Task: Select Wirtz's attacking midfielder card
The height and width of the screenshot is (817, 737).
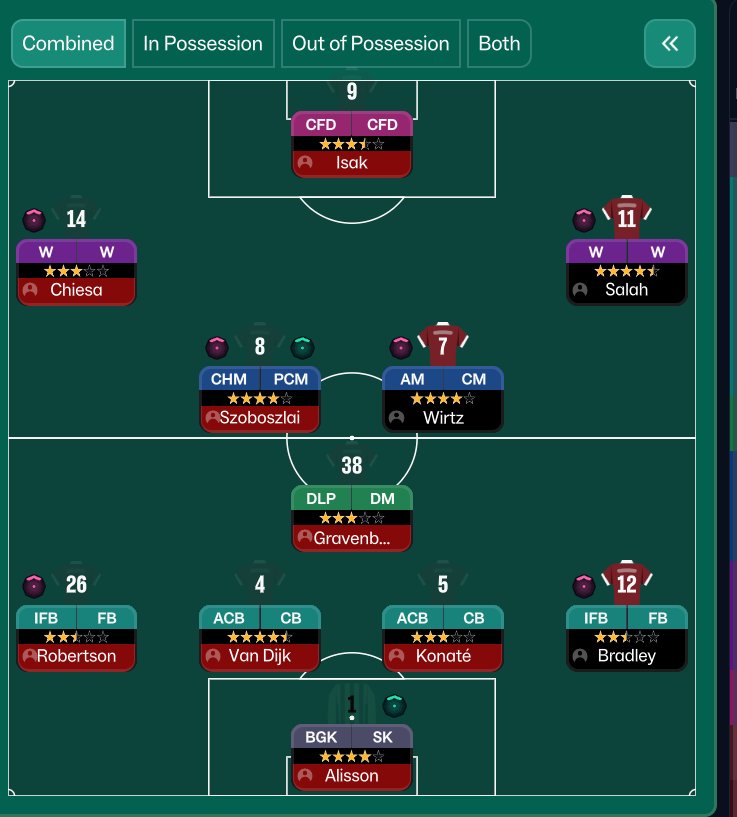Action: click(x=442, y=399)
